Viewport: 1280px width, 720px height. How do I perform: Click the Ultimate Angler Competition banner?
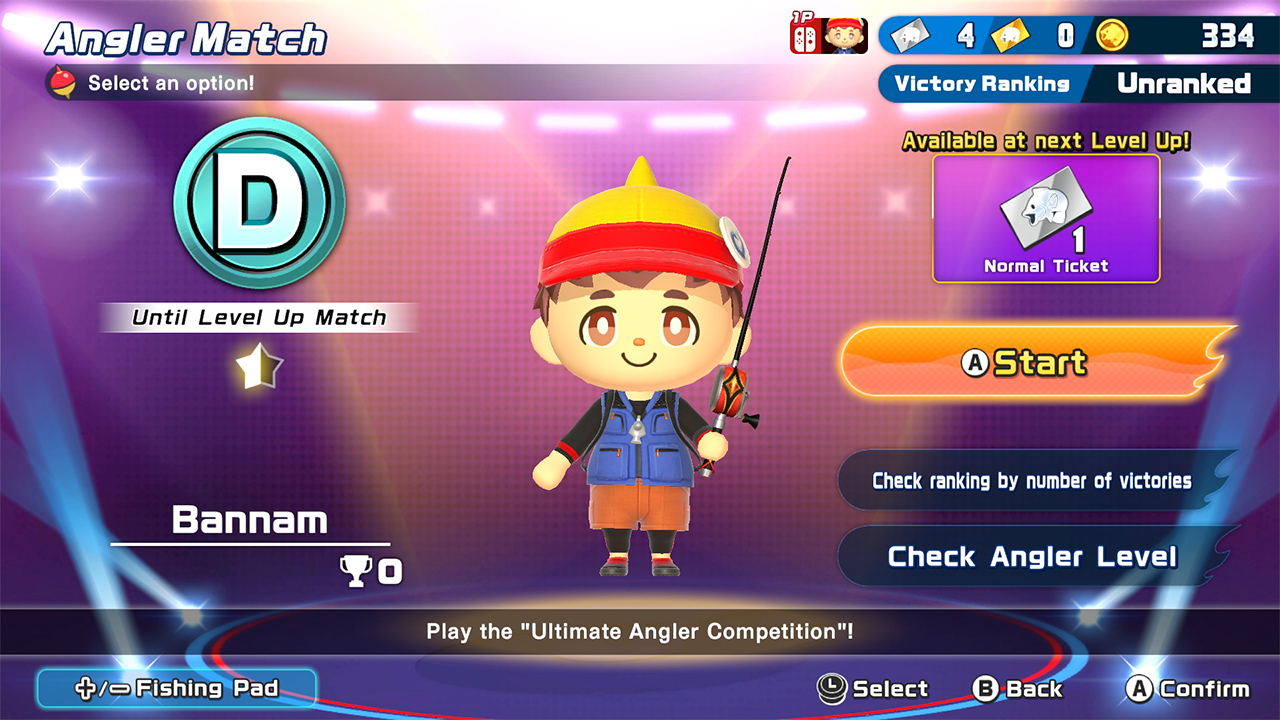point(640,632)
